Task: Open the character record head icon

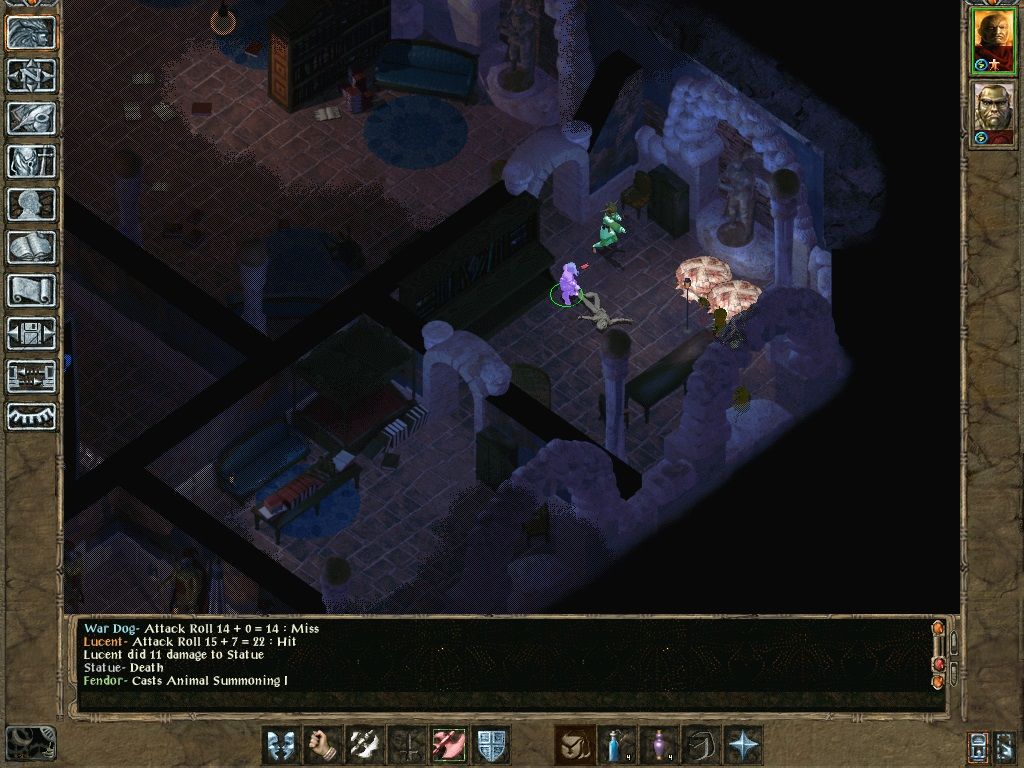Action: pos(32,204)
